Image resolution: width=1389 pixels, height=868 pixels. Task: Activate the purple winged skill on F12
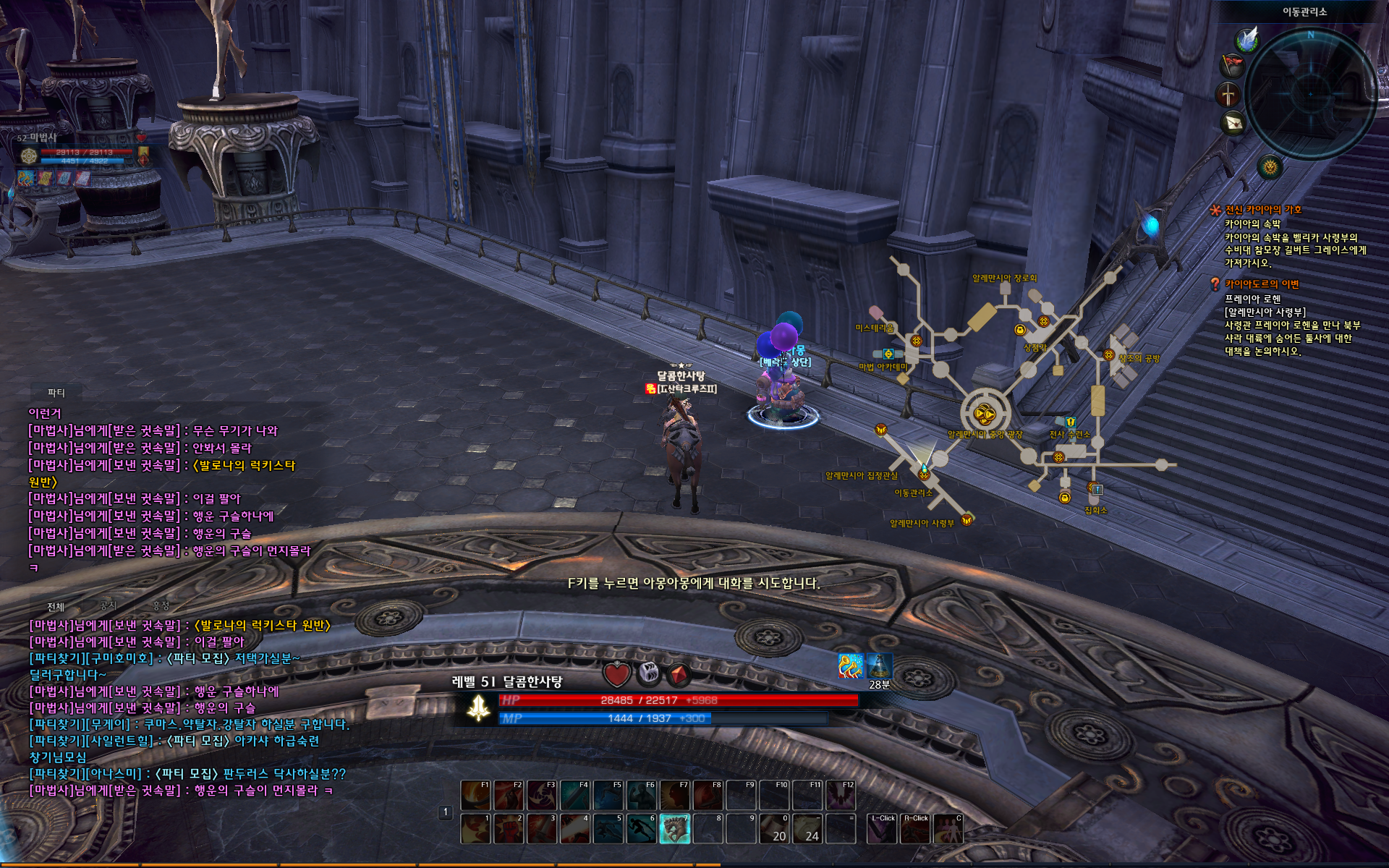point(841,796)
